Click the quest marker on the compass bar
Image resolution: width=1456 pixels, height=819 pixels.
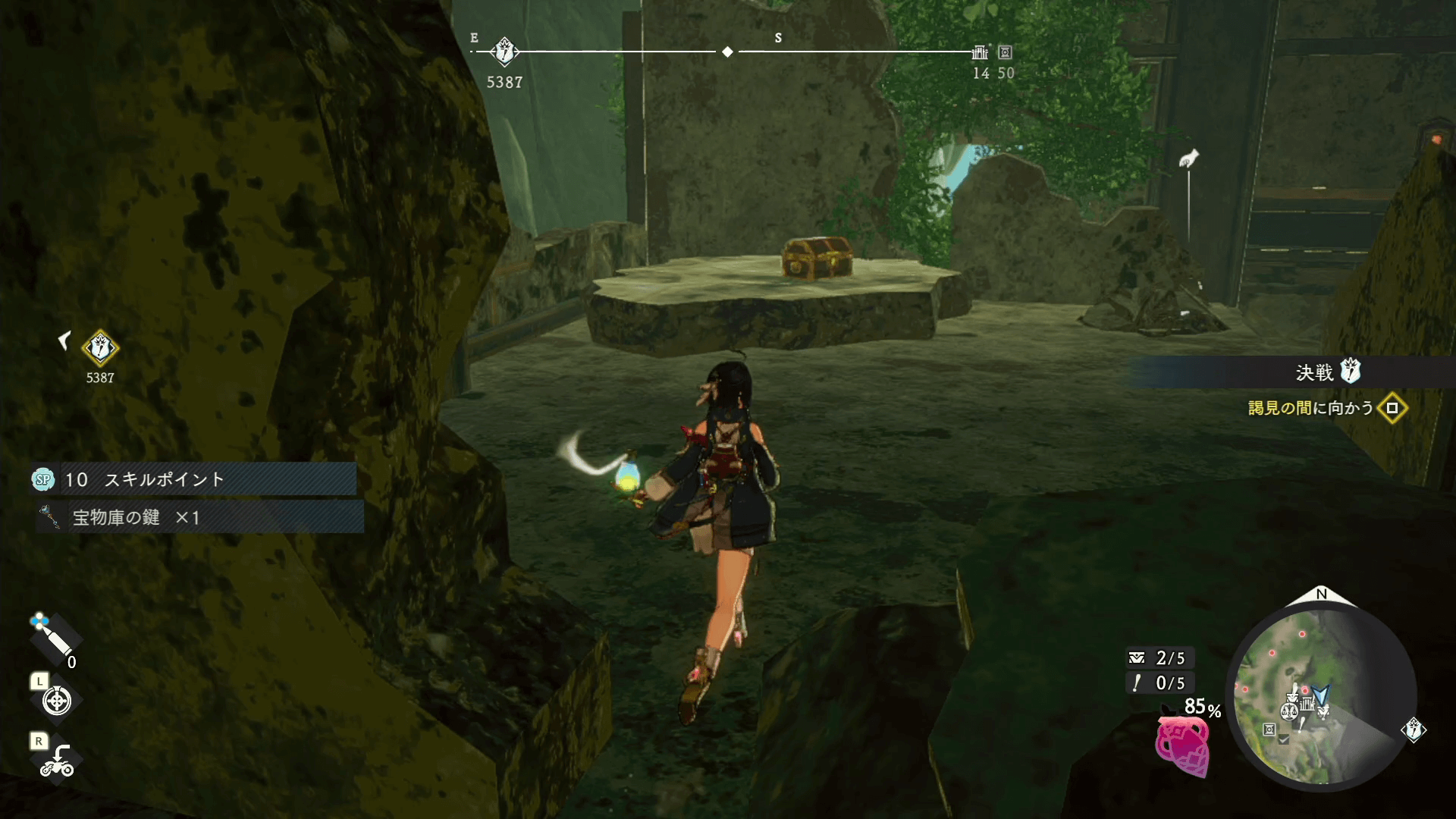click(504, 52)
